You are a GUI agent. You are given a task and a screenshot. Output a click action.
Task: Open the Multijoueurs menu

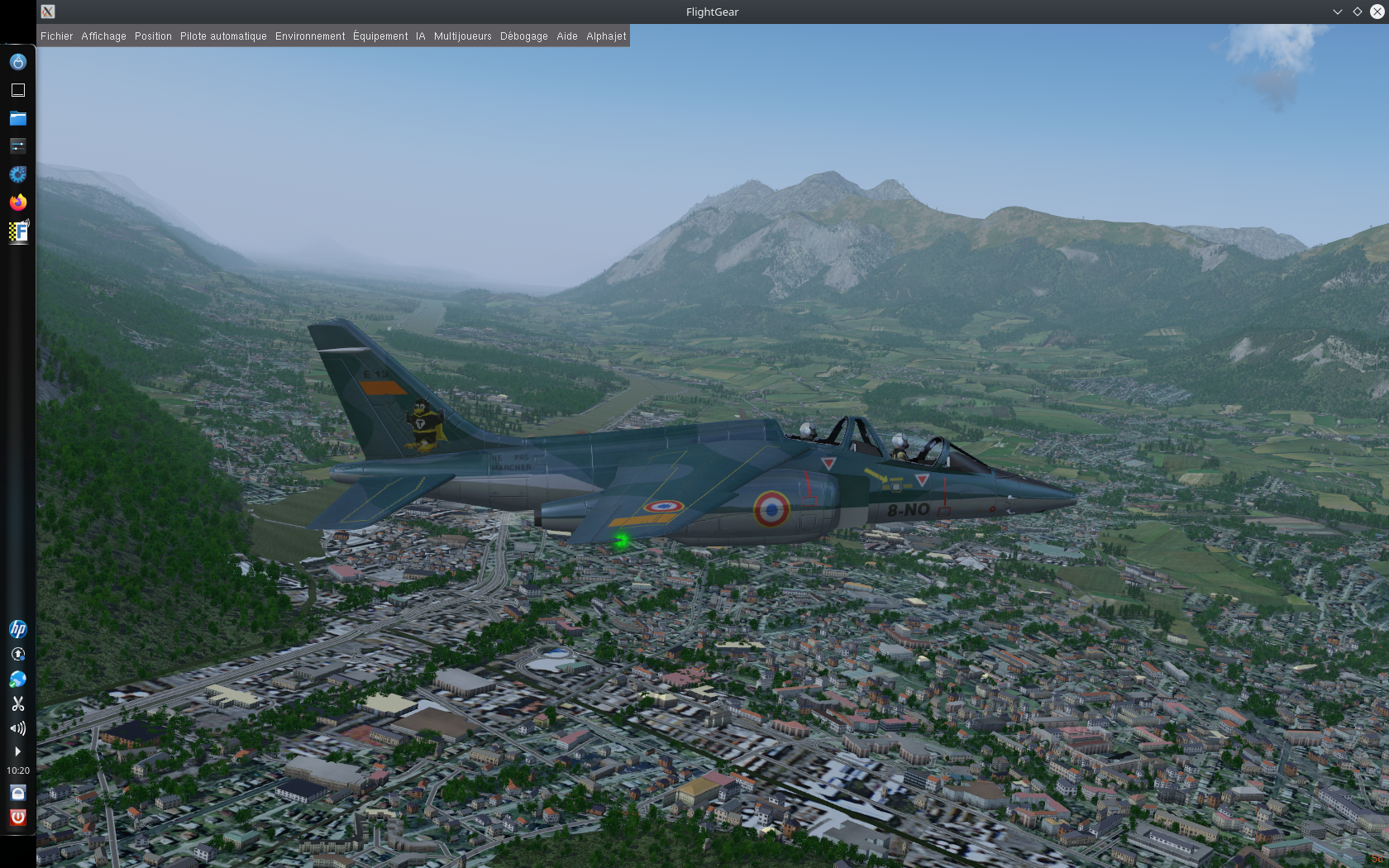pyautogui.click(x=462, y=36)
